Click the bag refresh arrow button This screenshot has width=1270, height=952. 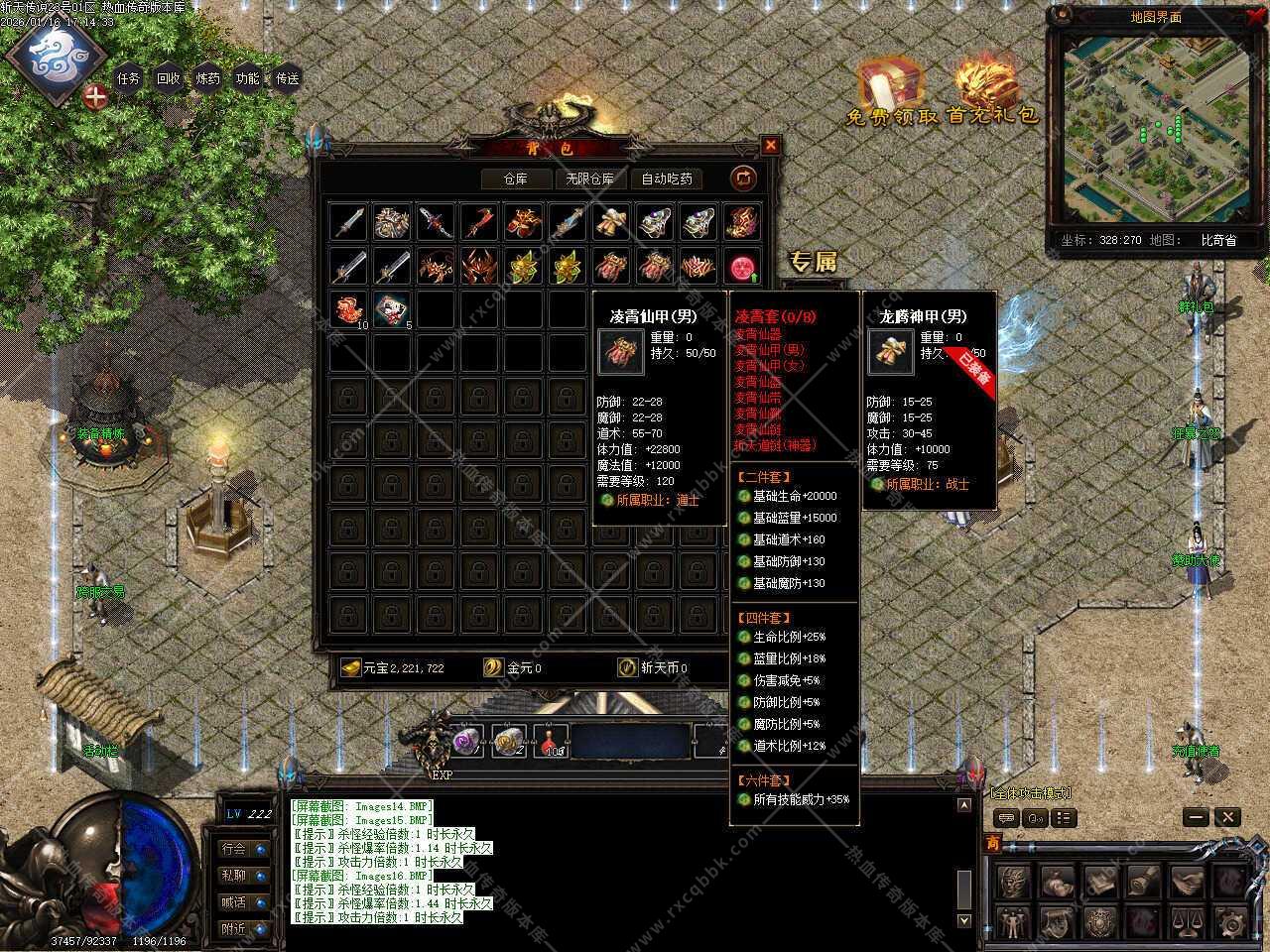click(x=743, y=178)
